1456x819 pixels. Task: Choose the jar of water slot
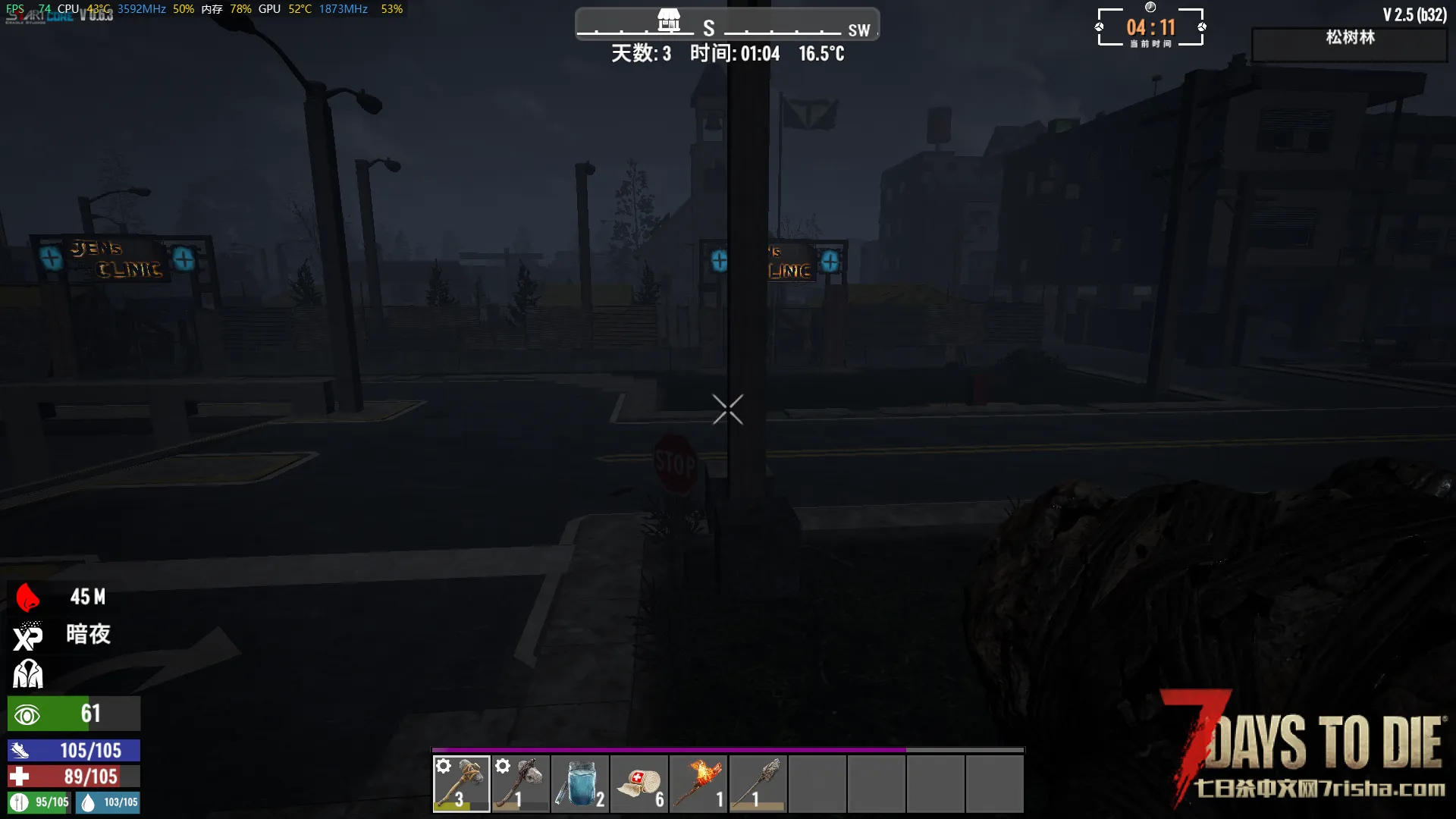(579, 784)
